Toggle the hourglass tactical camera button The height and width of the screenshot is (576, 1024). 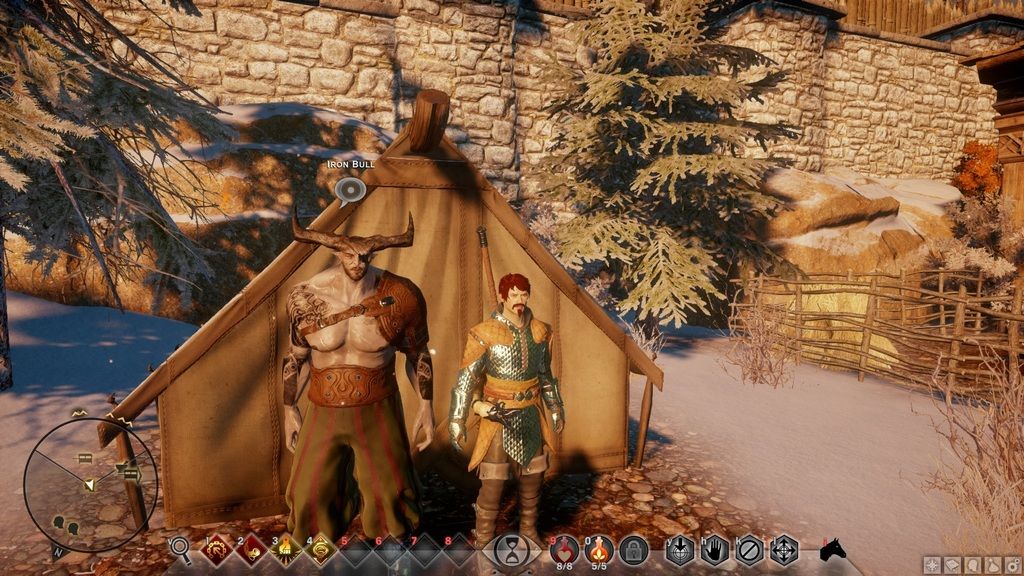[512, 550]
